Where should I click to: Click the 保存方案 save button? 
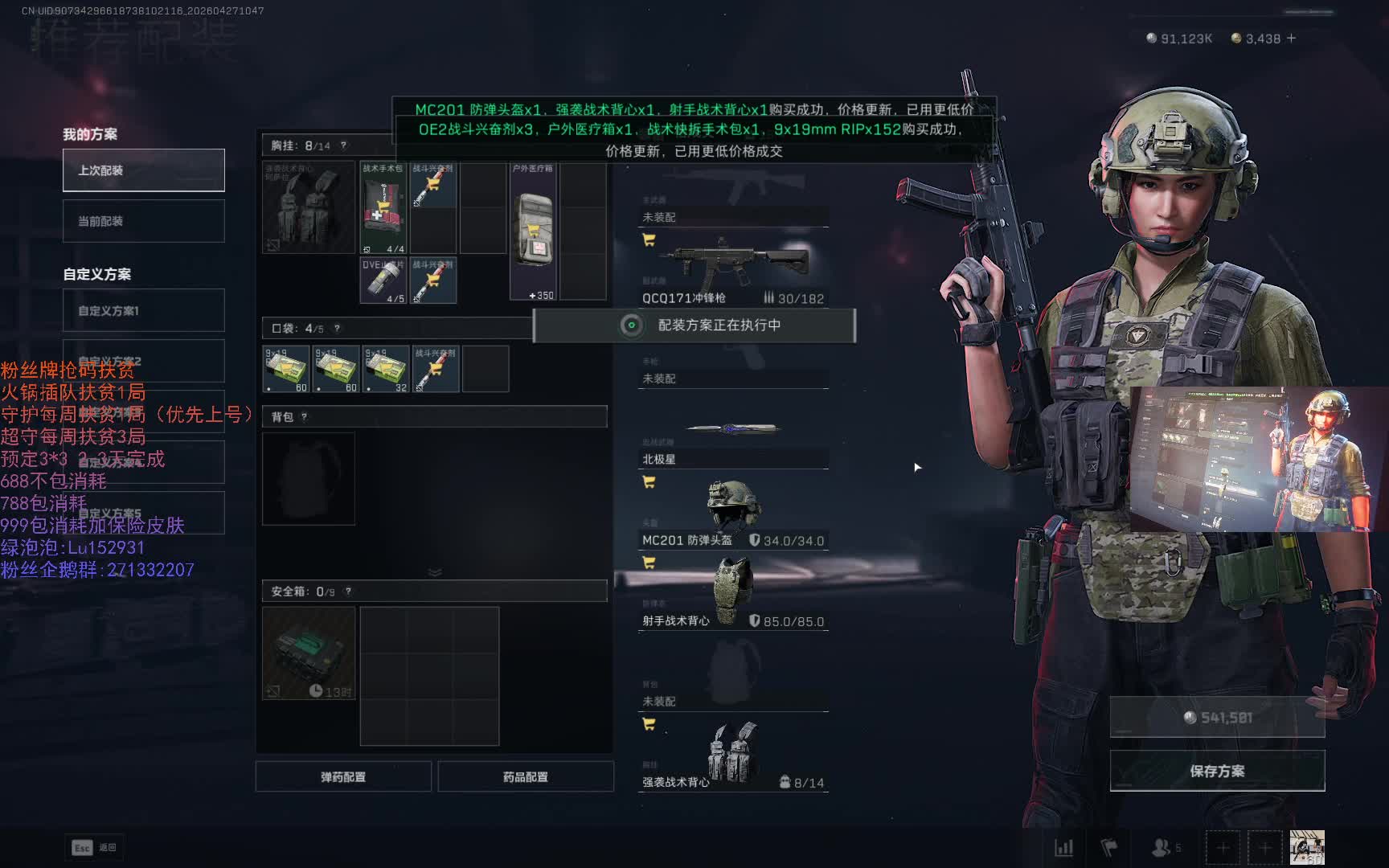click(x=1217, y=771)
